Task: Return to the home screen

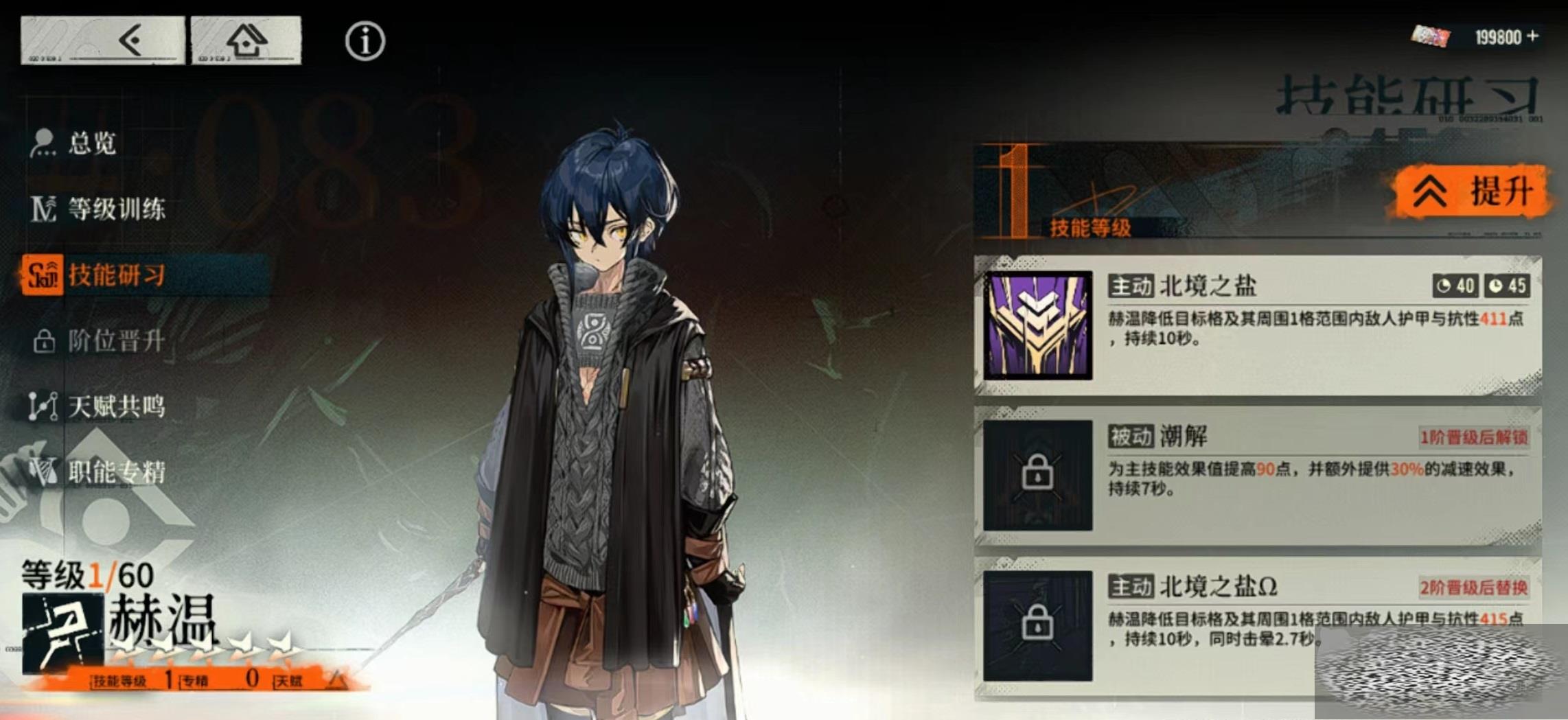Action: [246, 40]
